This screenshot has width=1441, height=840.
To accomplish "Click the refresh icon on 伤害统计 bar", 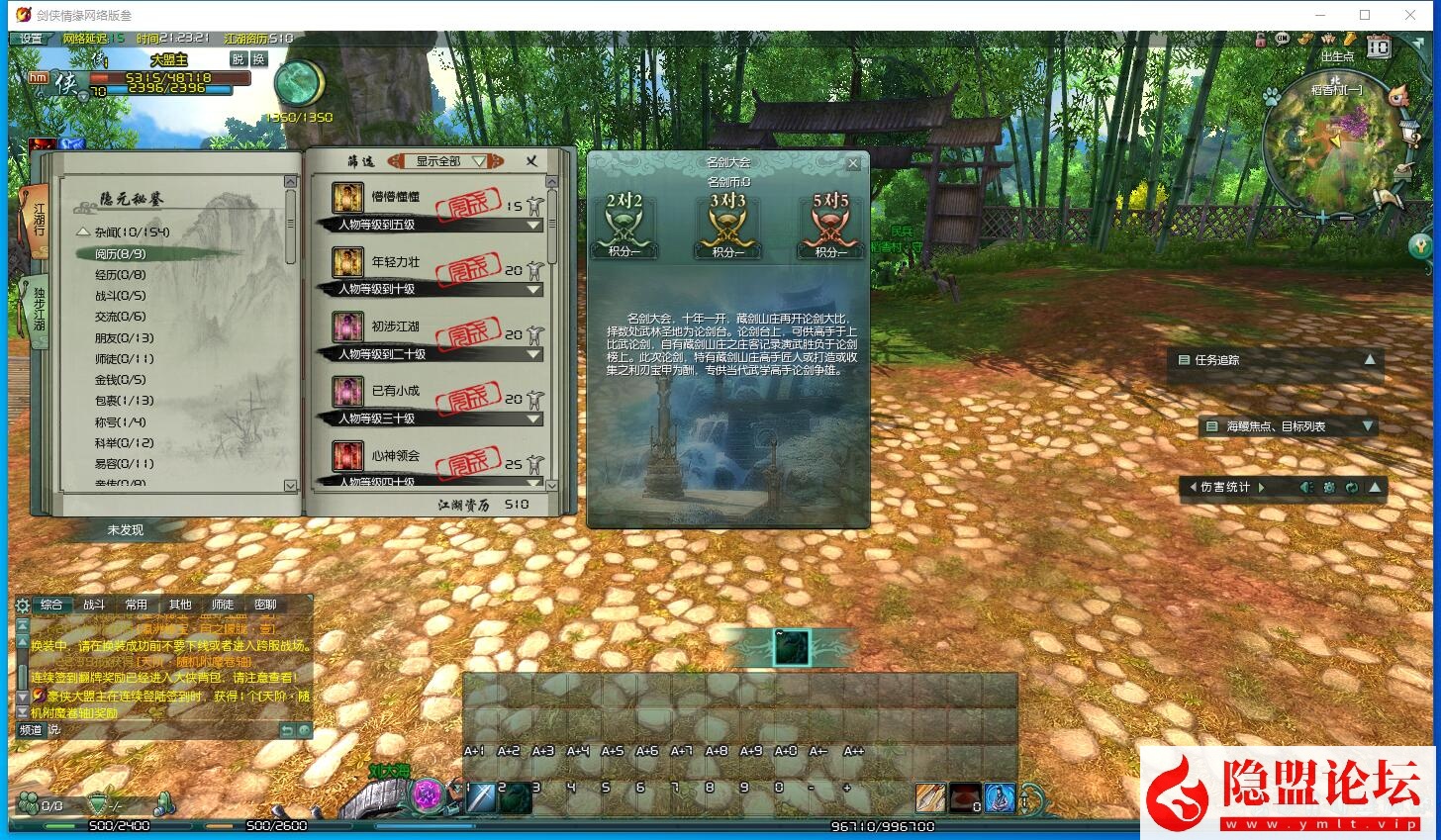I will pyautogui.click(x=1353, y=487).
